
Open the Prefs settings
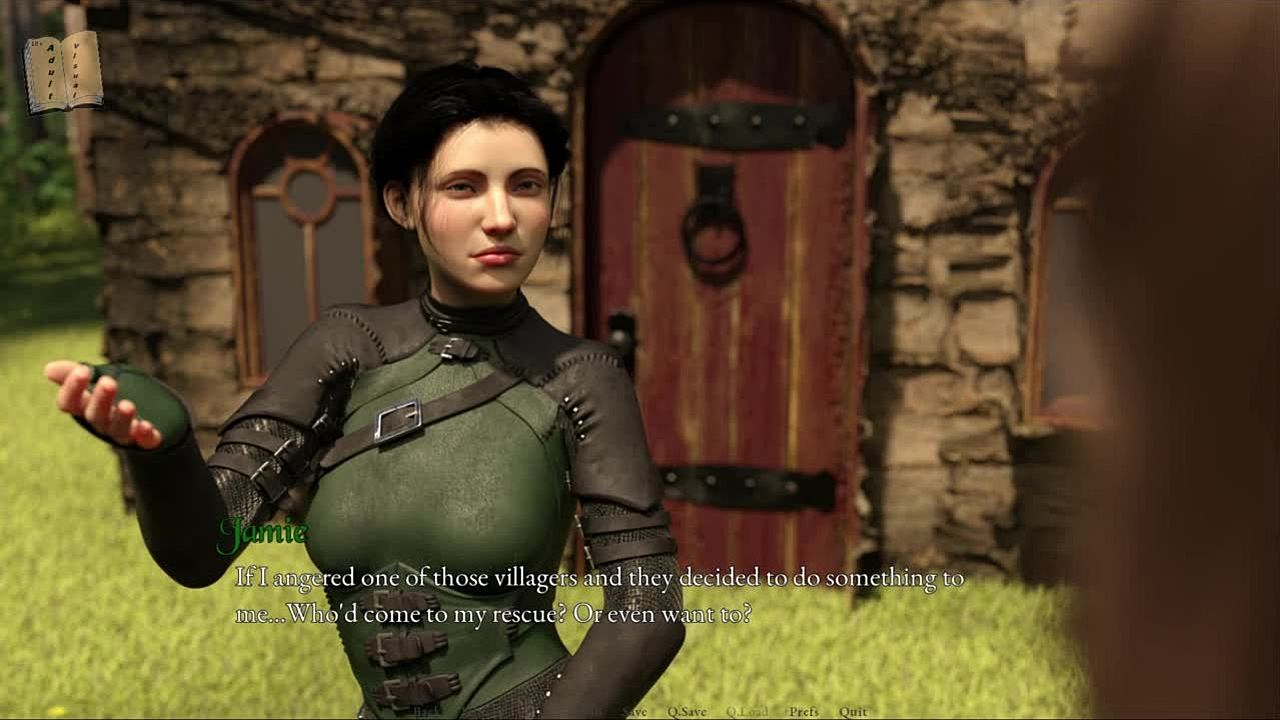803,712
